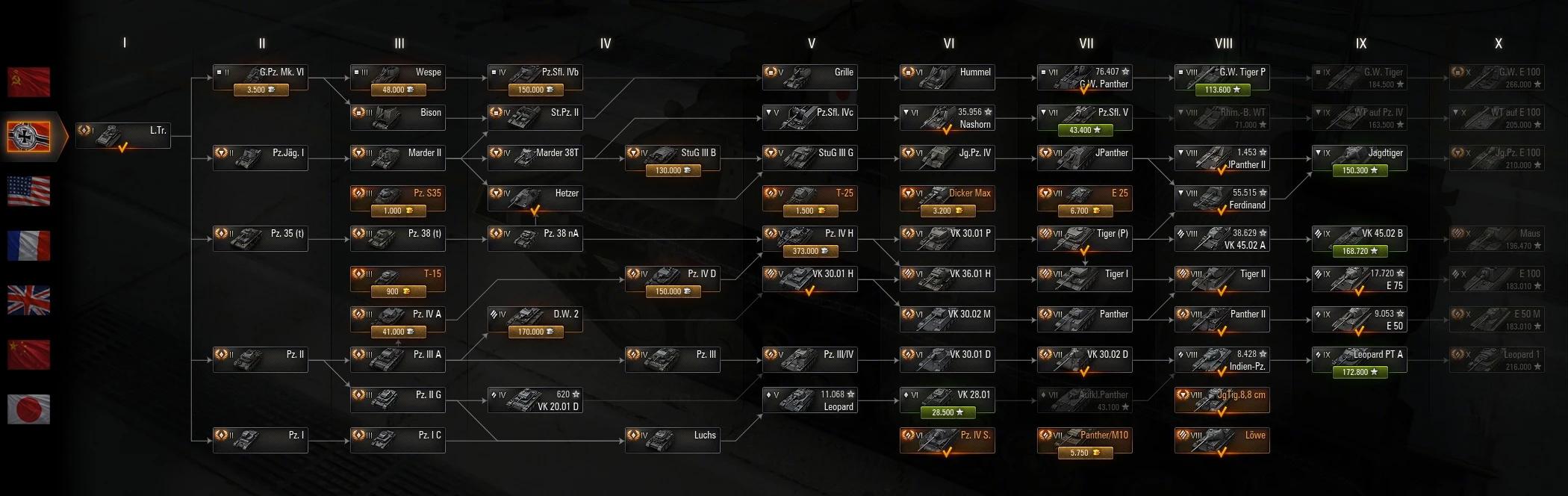Screen dimensions: 1568x496
Task: Select the G.W. Tiger P artillery
Action: click(1222, 78)
